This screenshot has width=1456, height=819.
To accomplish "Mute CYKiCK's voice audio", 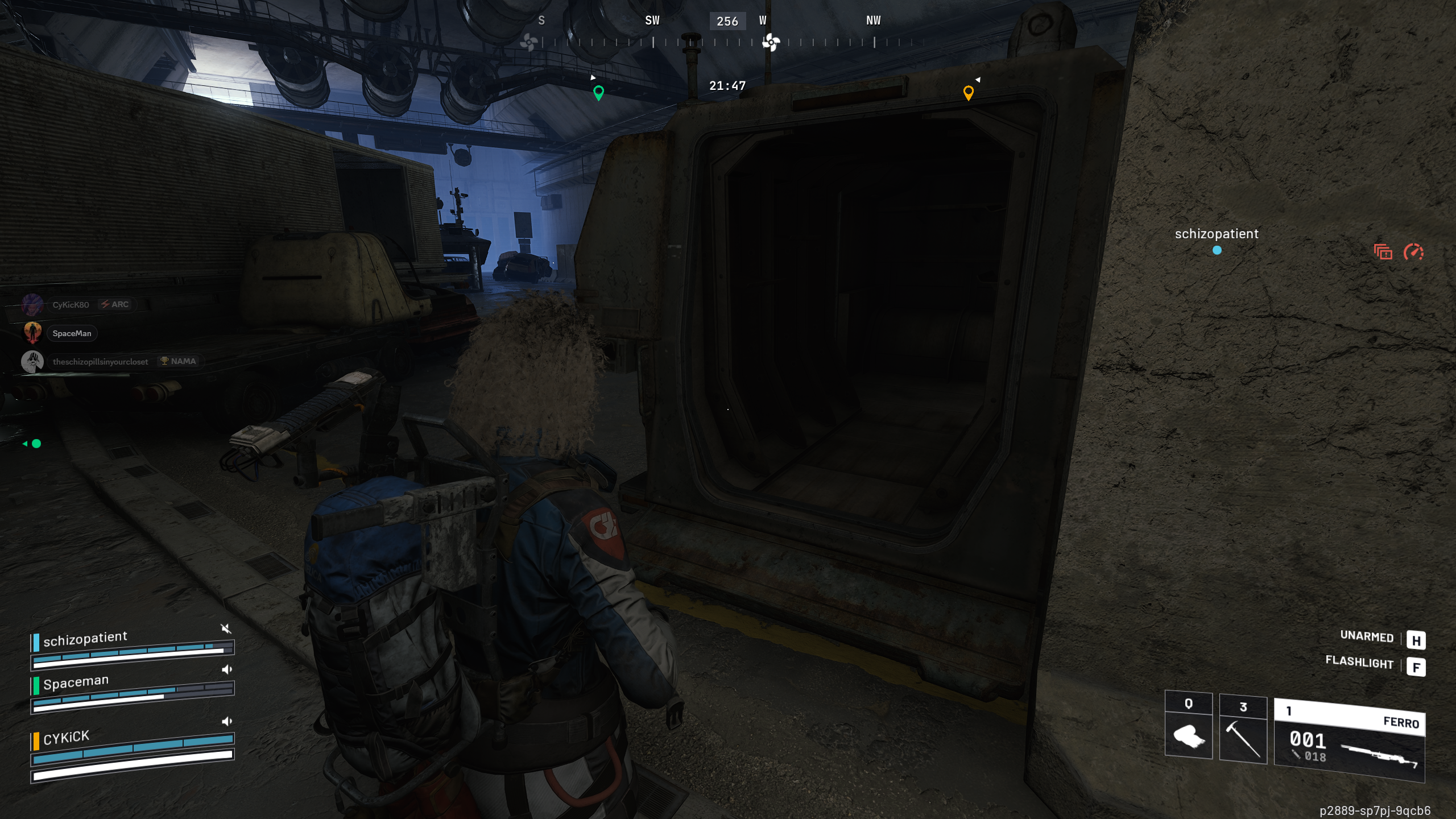I will tap(227, 721).
